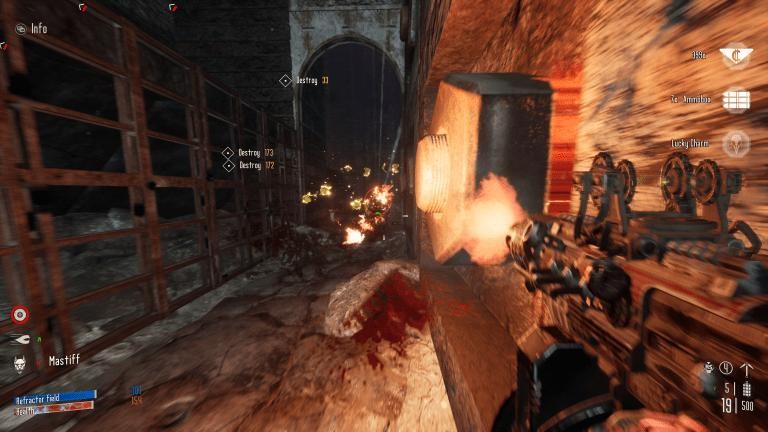Click the ammo magazine icon
This screenshot has width=768, height=432.
746,389
